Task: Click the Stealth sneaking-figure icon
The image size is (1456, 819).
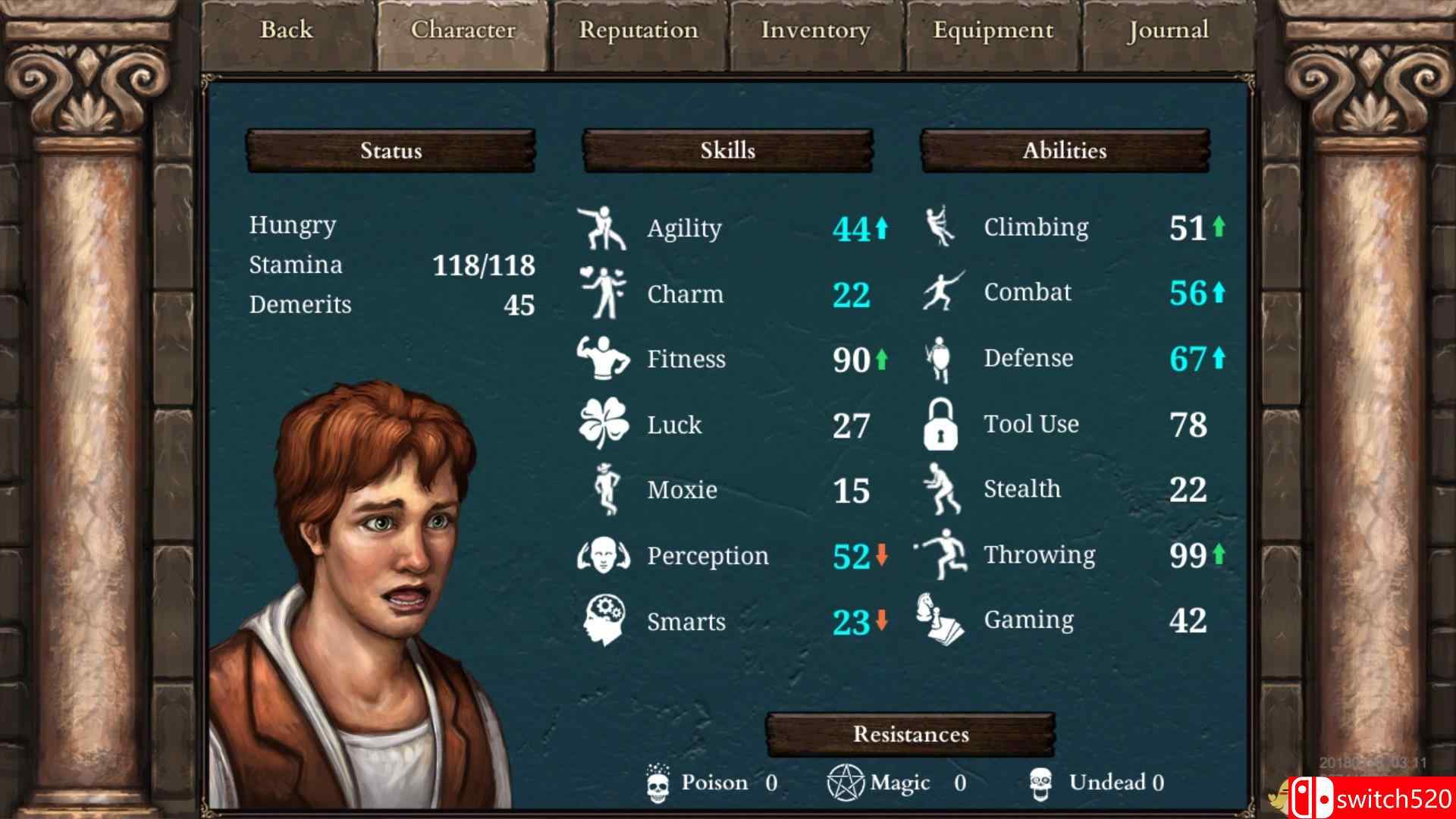Action: (x=940, y=489)
